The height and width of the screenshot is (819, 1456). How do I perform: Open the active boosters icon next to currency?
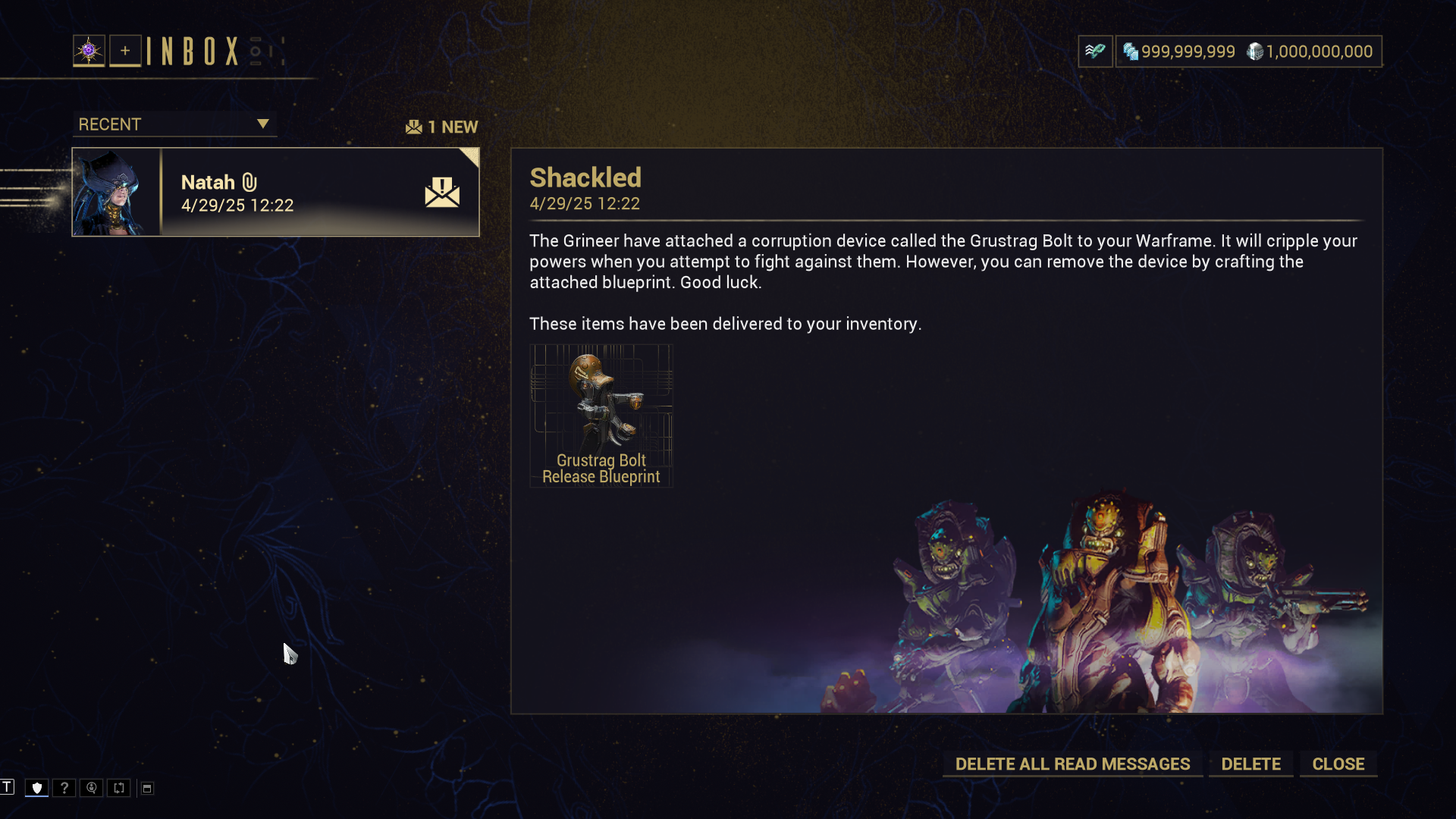pyautogui.click(x=1095, y=52)
